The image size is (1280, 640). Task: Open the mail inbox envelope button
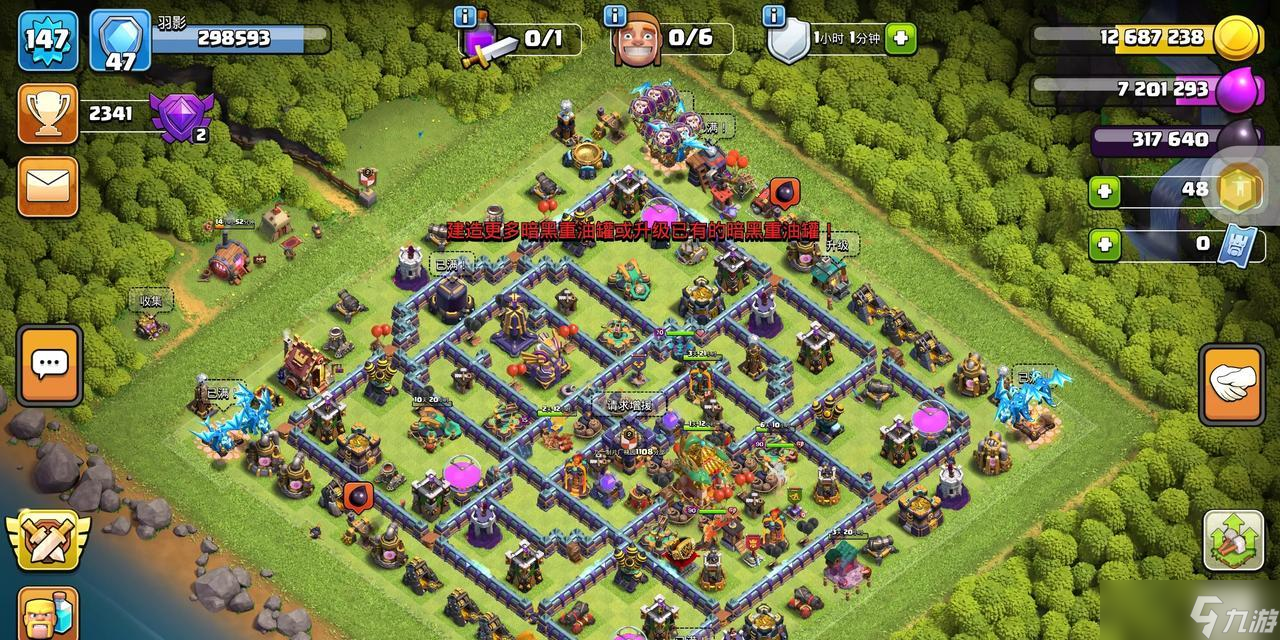[47, 187]
